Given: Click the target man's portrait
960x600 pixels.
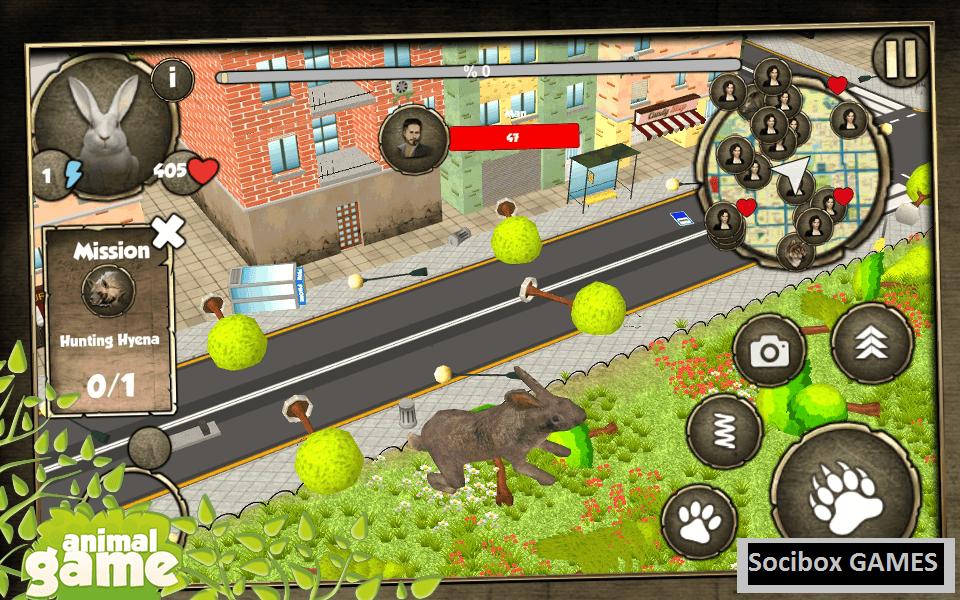Looking at the screenshot, I should point(412,140).
